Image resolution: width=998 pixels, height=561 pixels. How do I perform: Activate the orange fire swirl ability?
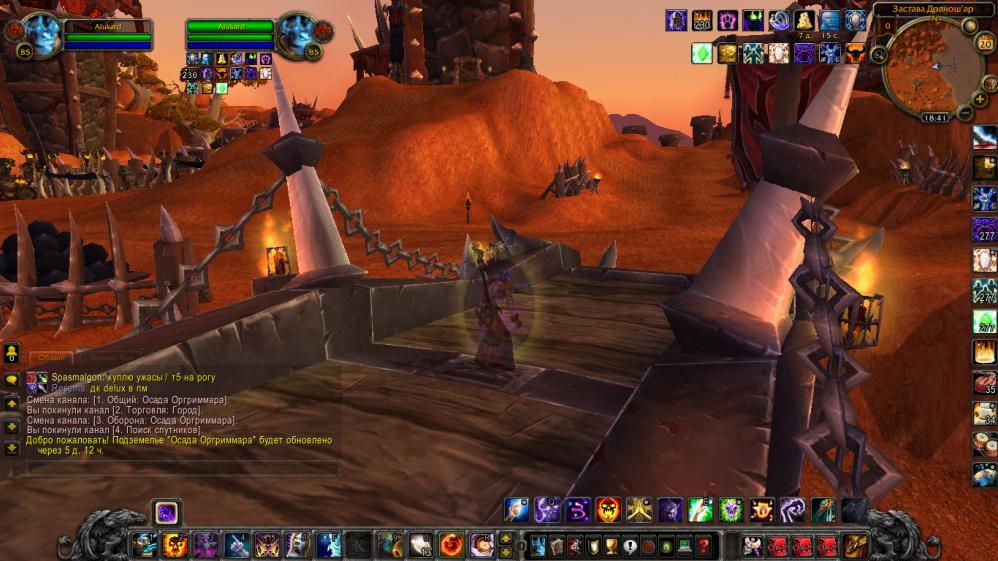point(451,545)
